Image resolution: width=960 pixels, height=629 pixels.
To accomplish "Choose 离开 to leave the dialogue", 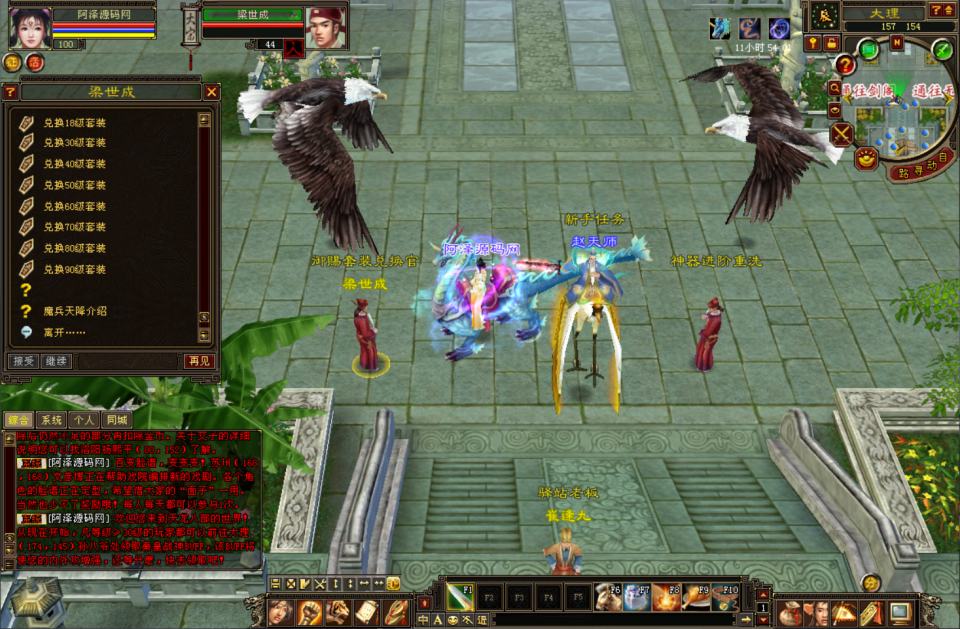I will tap(64, 332).
